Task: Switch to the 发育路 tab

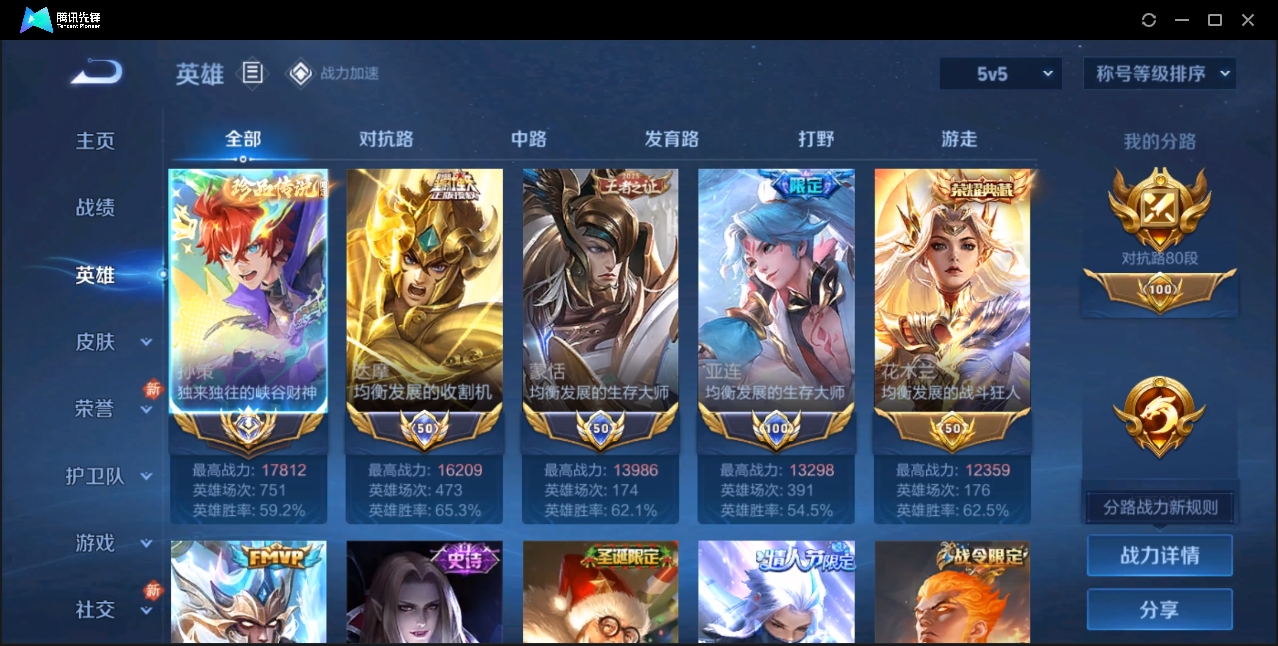Action: point(672,139)
